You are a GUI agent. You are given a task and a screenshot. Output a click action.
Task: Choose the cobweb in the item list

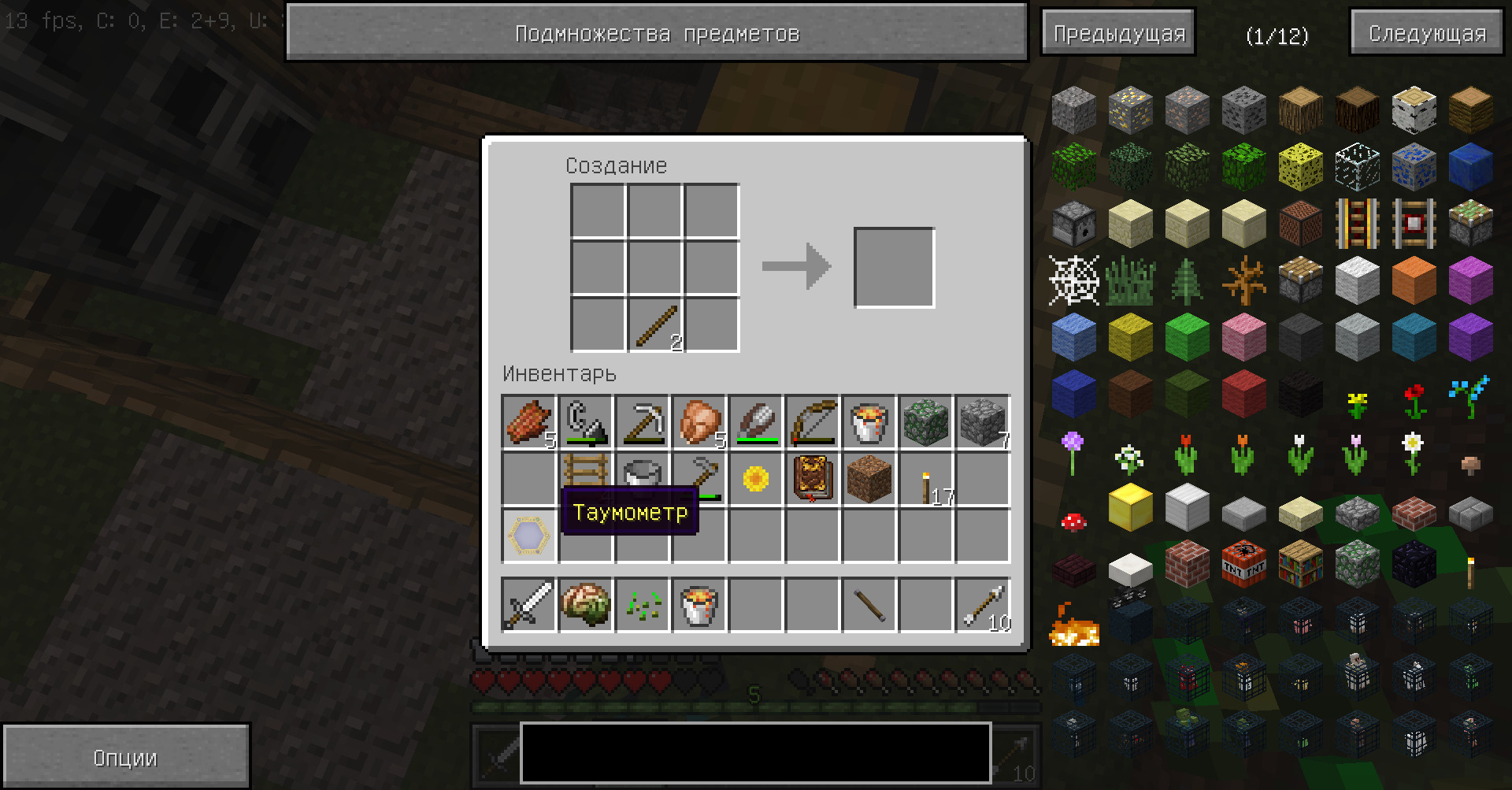point(1073,280)
